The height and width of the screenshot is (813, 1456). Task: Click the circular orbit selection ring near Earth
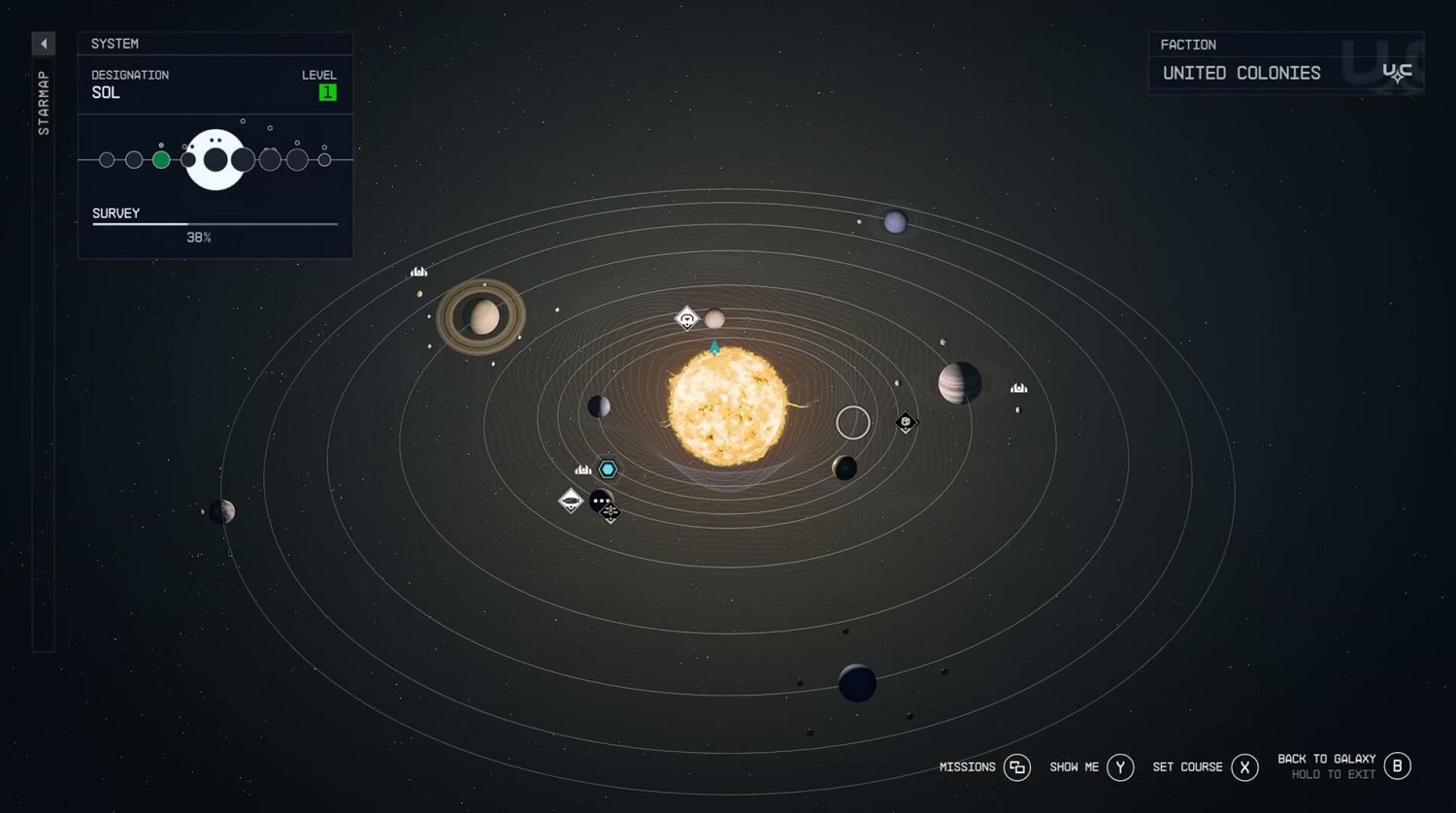[x=852, y=422]
